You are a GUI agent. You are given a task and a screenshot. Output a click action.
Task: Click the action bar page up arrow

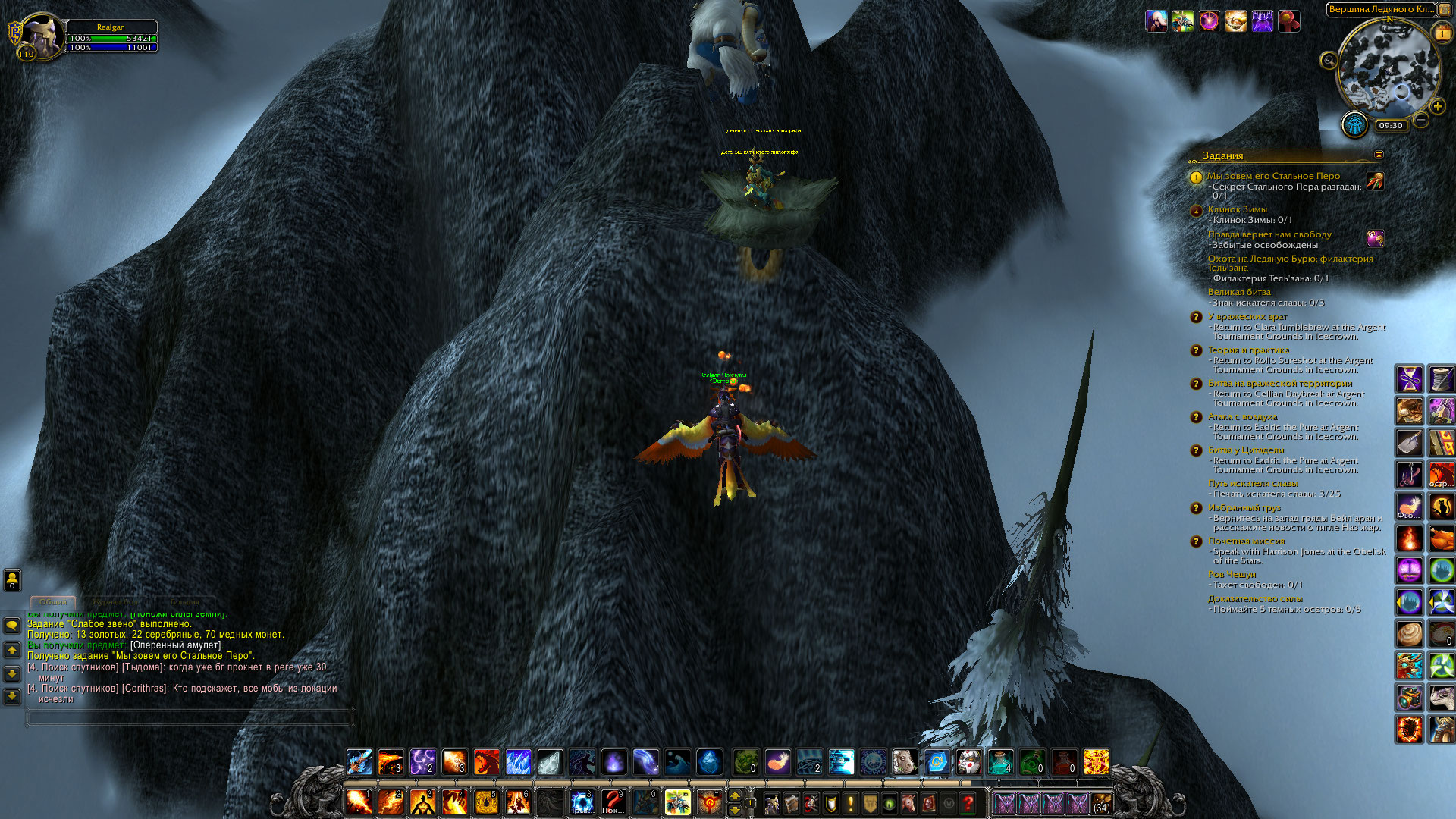734,795
